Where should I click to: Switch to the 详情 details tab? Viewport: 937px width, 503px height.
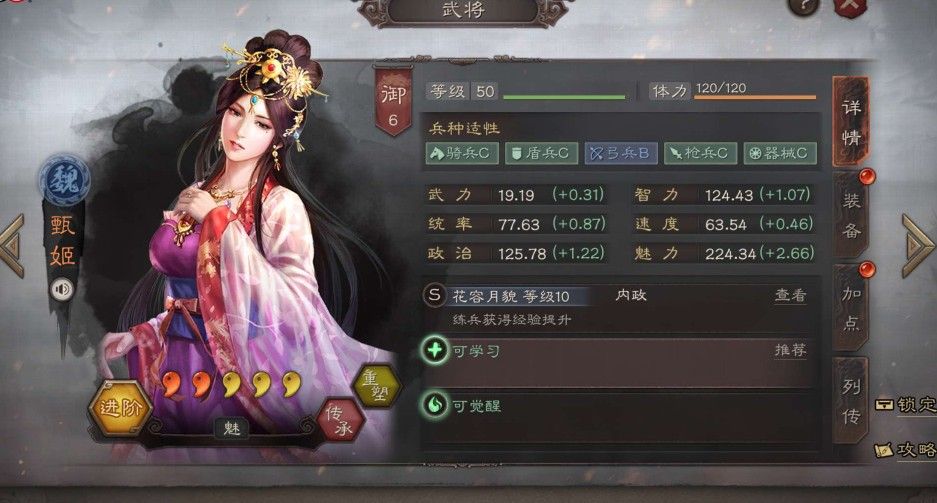[x=851, y=121]
